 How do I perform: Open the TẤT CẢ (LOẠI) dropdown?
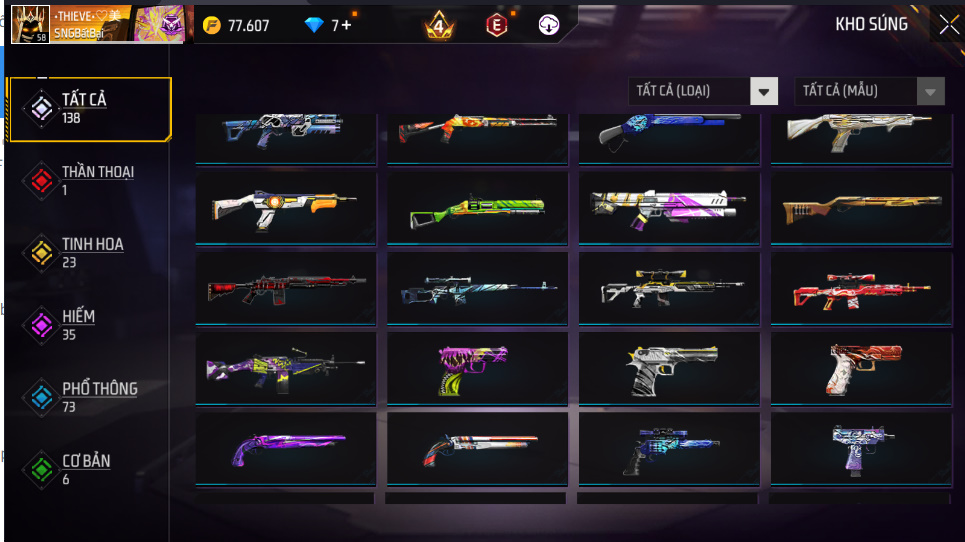point(703,91)
